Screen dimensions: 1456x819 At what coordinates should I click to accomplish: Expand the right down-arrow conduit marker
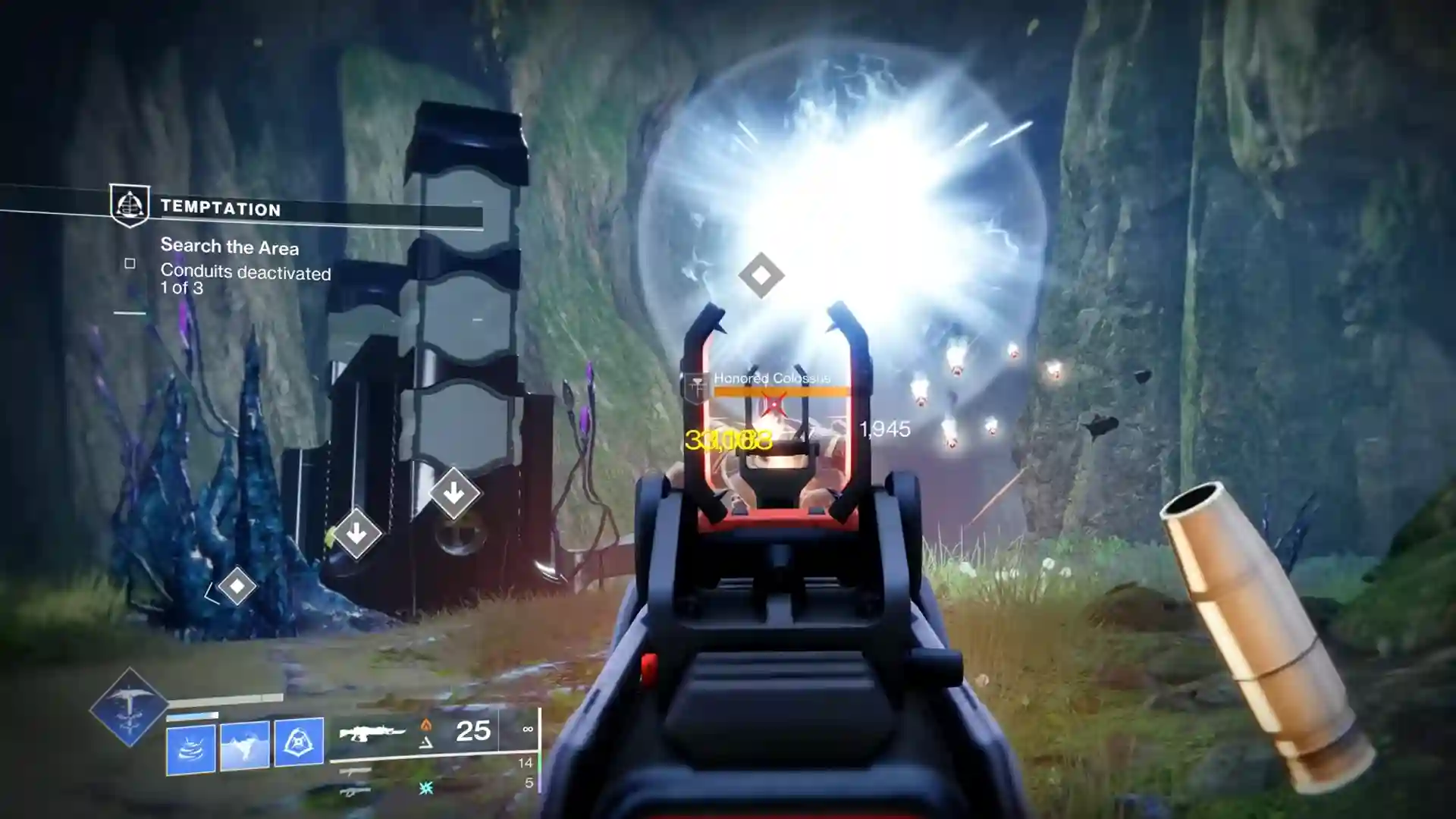tap(455, 494)
